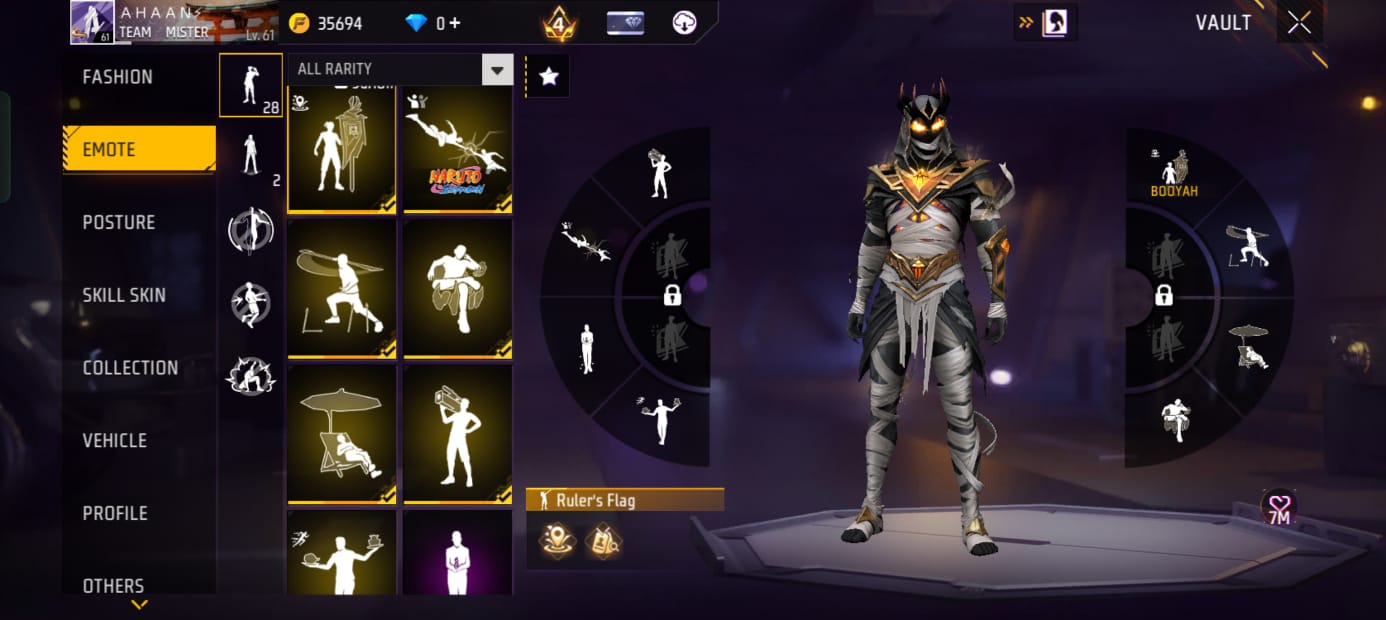Add diamonds with the plus button
Viewport: 1386px width, 620px height.
coord(455,22)
